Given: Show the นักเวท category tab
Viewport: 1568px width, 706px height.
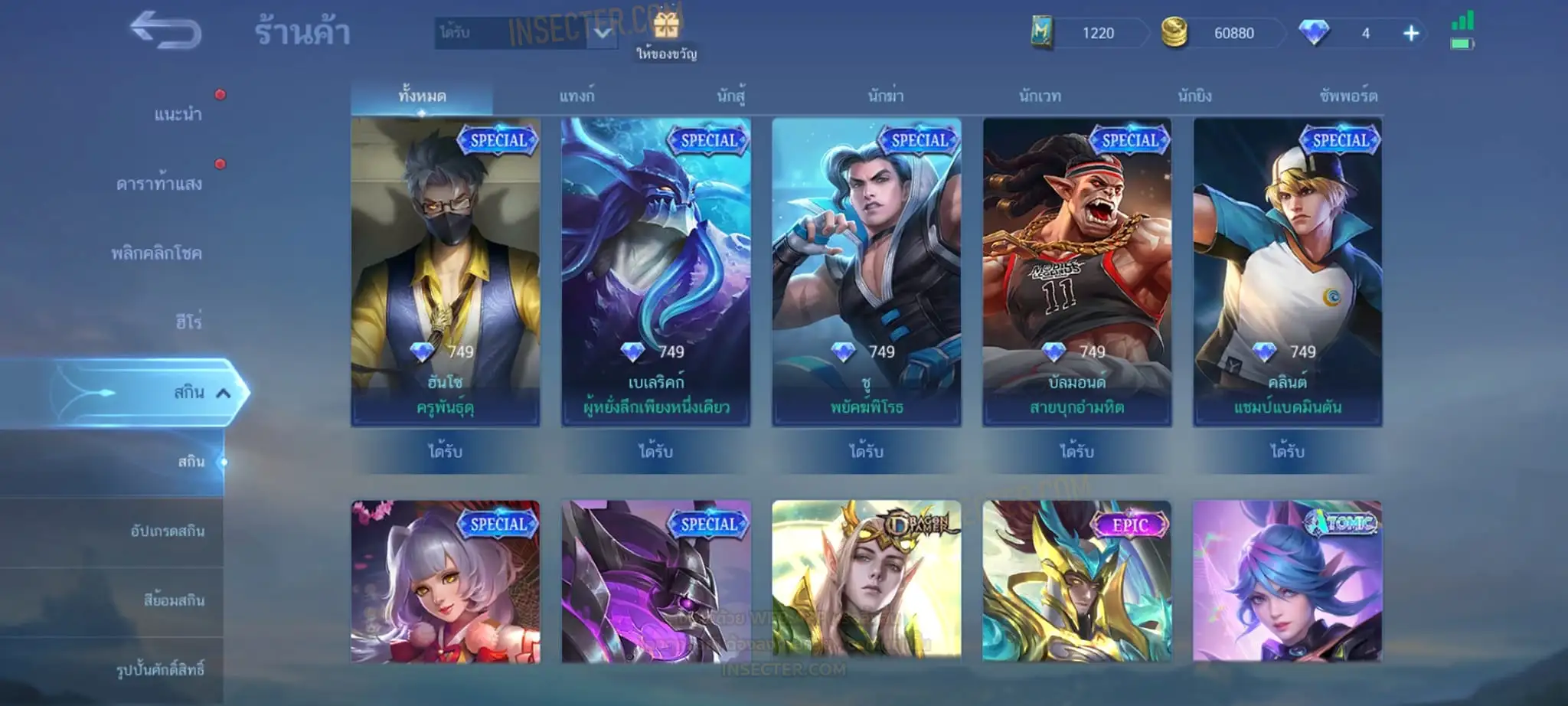Looking at the screenshot, I should (1040, 96).
